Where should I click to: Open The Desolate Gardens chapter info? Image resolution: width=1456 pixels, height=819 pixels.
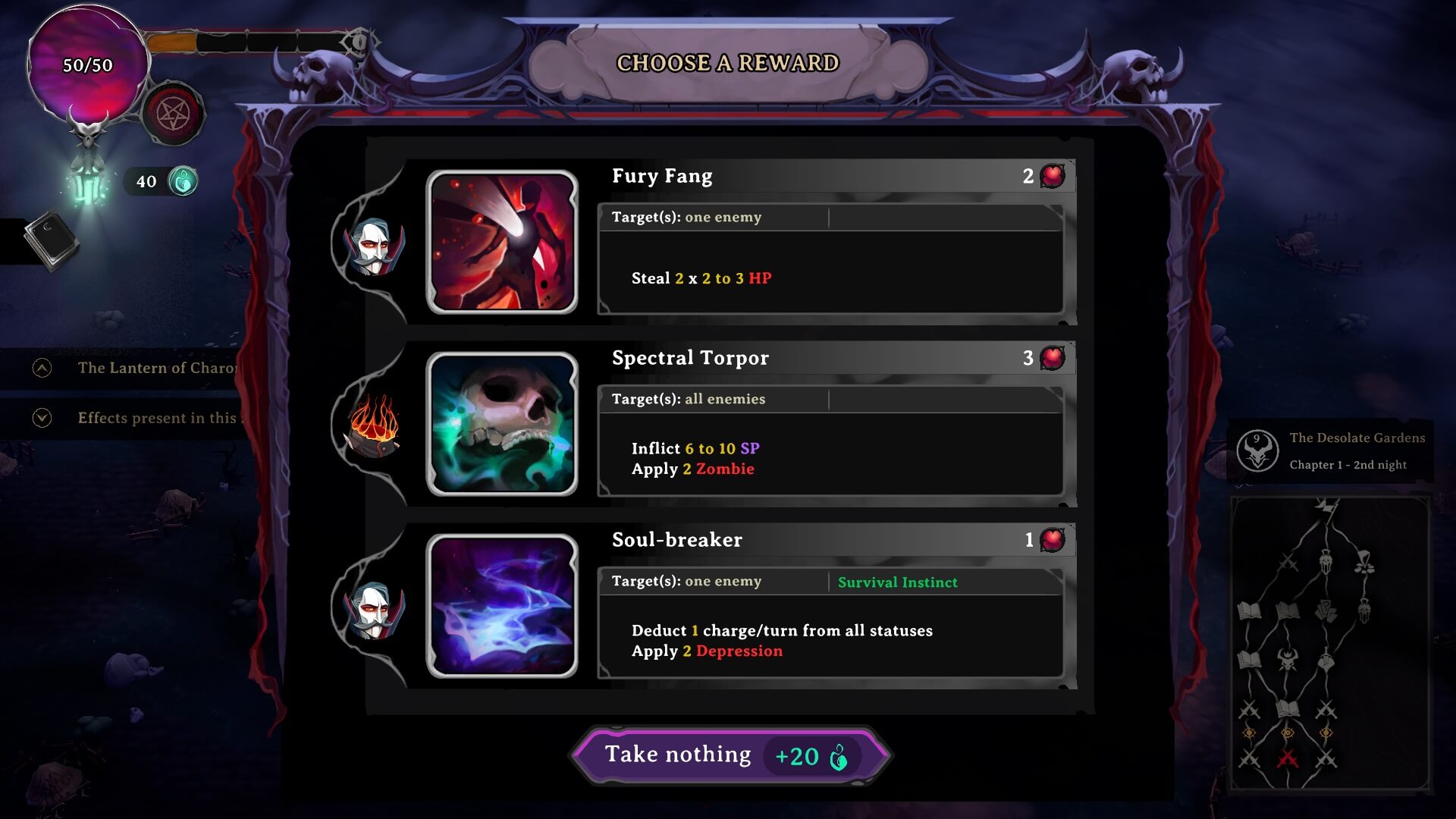1331,451
